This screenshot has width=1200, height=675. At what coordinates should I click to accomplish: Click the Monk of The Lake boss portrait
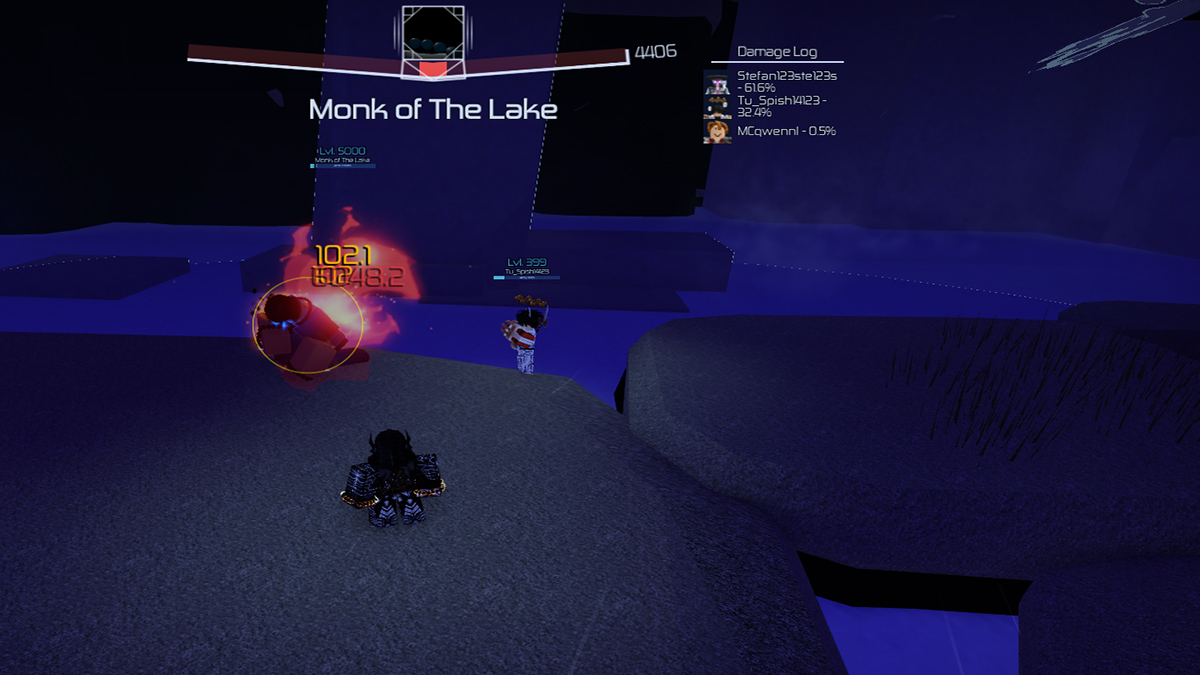click(432, 41)
